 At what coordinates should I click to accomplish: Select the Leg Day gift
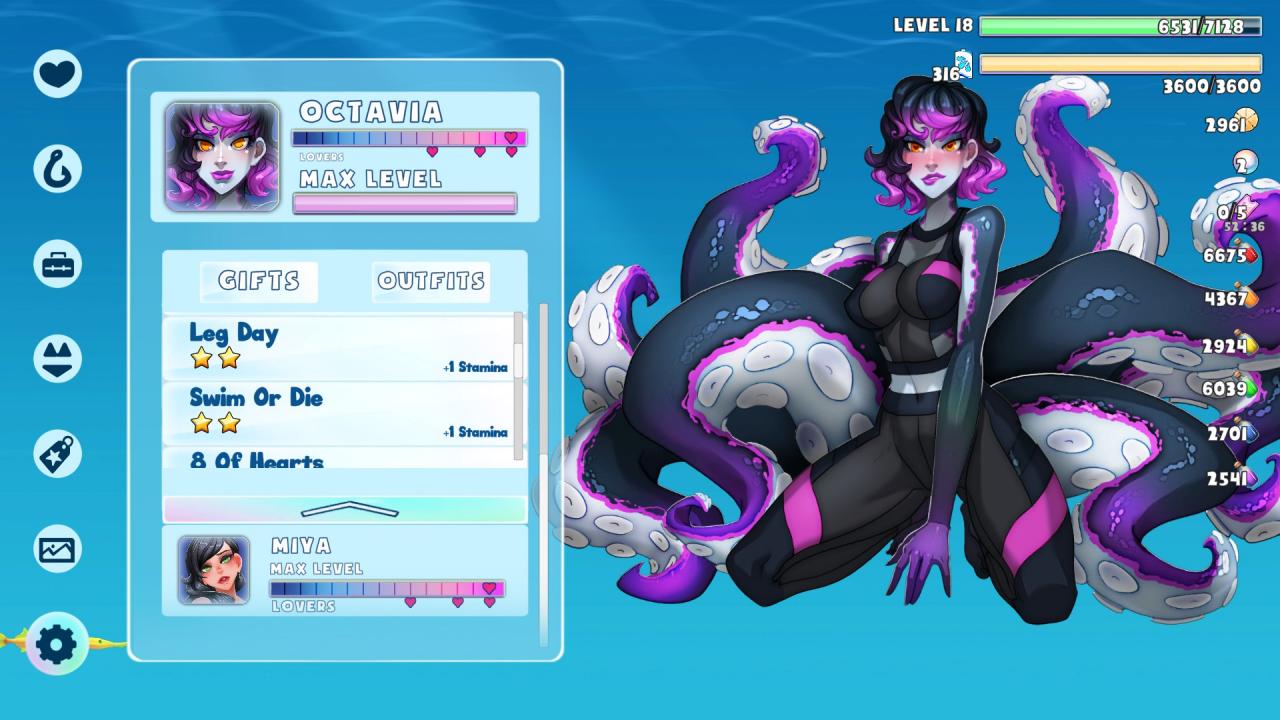tap(340, 347)
